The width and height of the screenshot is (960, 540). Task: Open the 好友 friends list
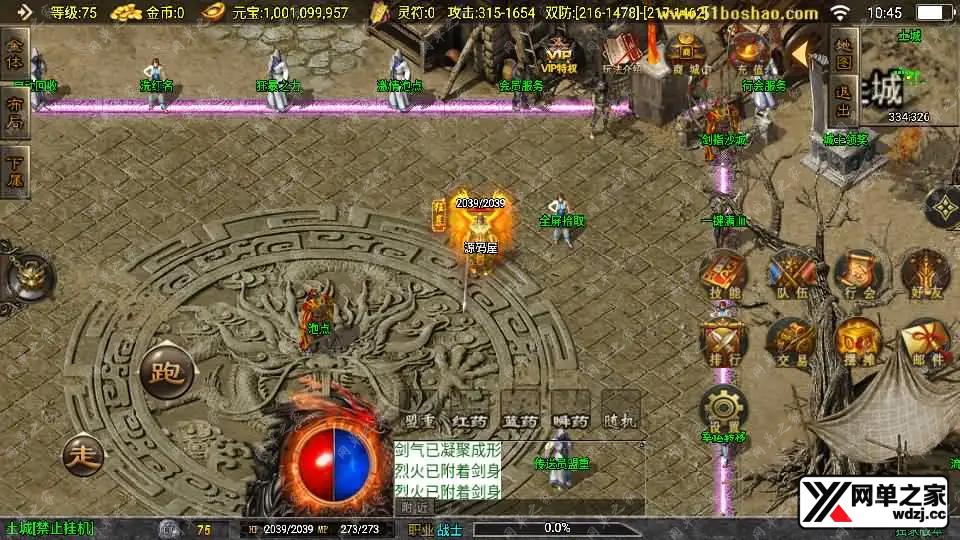click(x=922, y=271)
